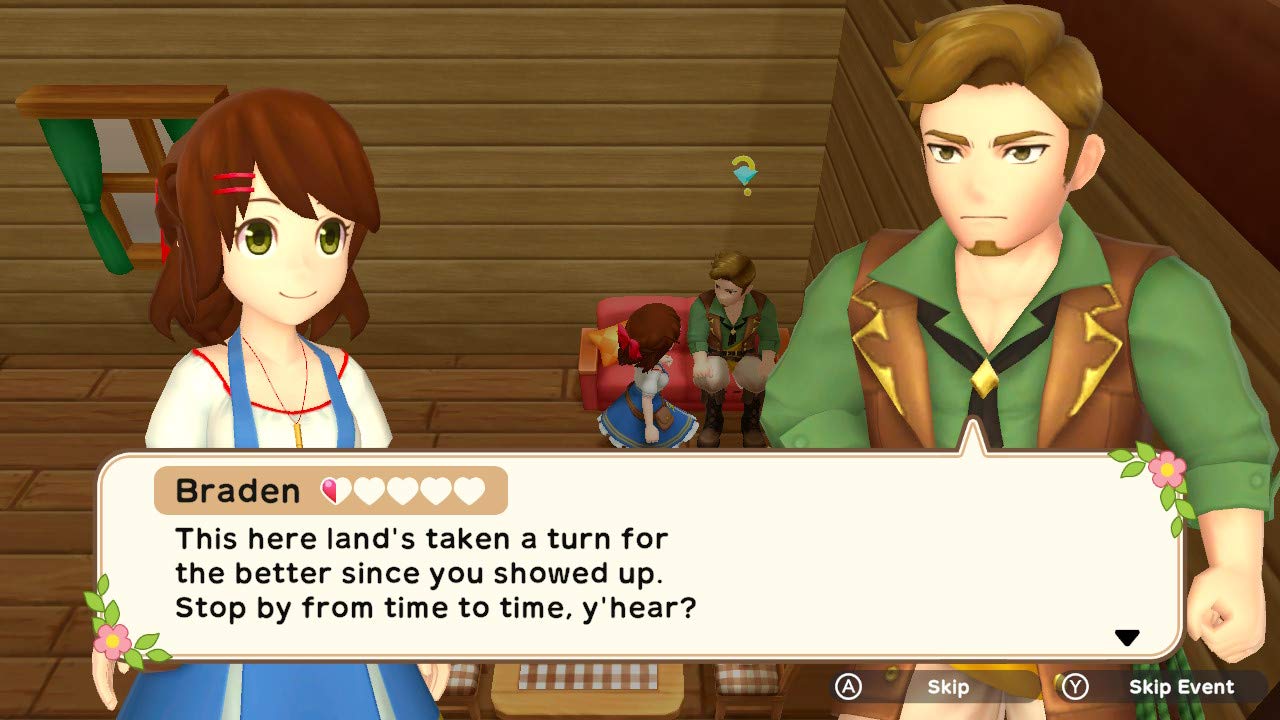Click the pink half-filled heart in Braden's meter
The height and width of the screenshot is (720, 1280).
(x=336, y=489)
